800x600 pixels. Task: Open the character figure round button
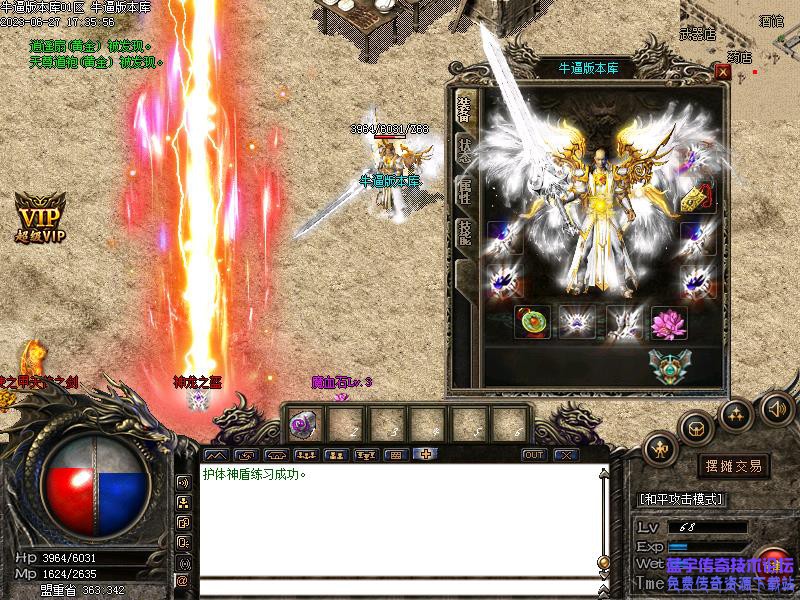pyautogui.click(x=660, y=450)
